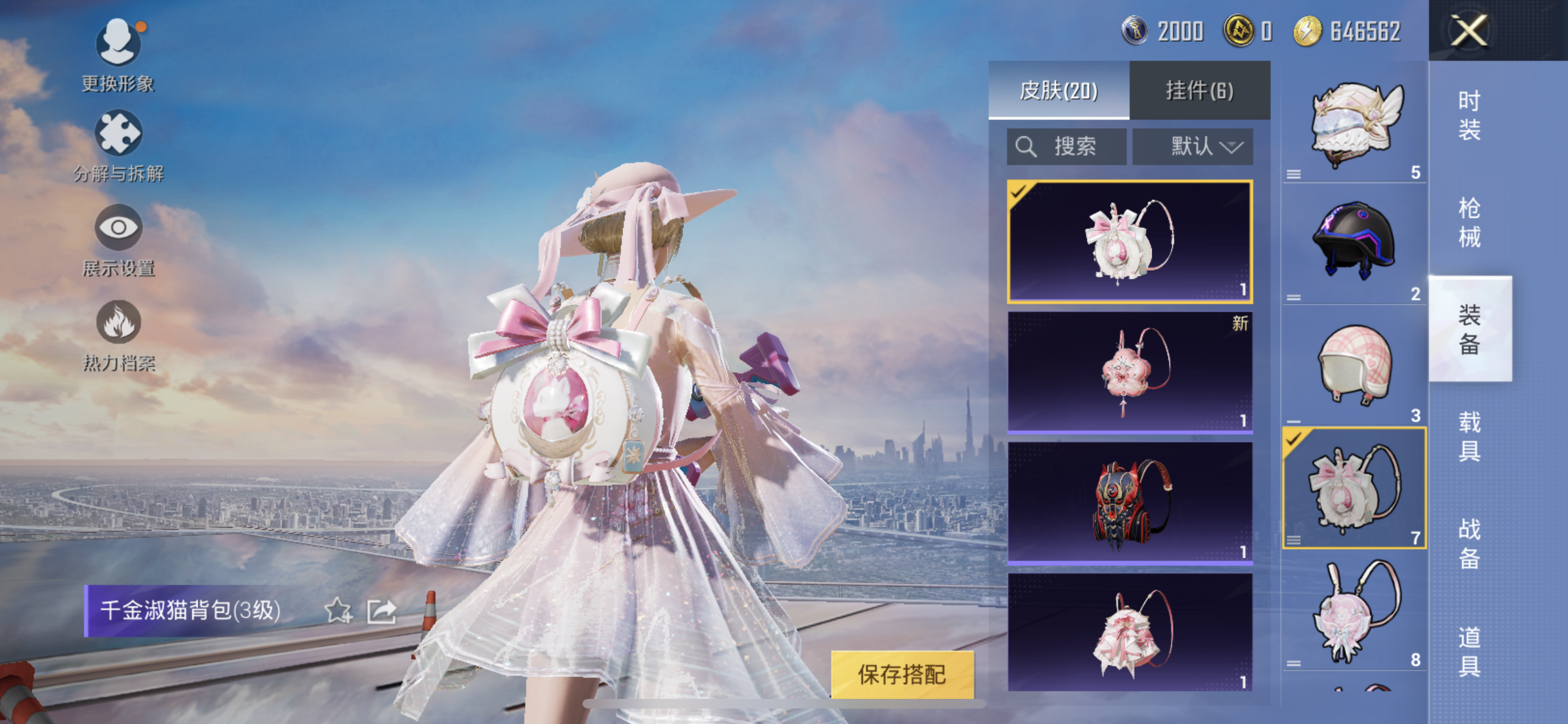This screenshot has width=1568, height=724.
Task: Save outfit with 保存搭配 button
Action: (x=902, y=674)
